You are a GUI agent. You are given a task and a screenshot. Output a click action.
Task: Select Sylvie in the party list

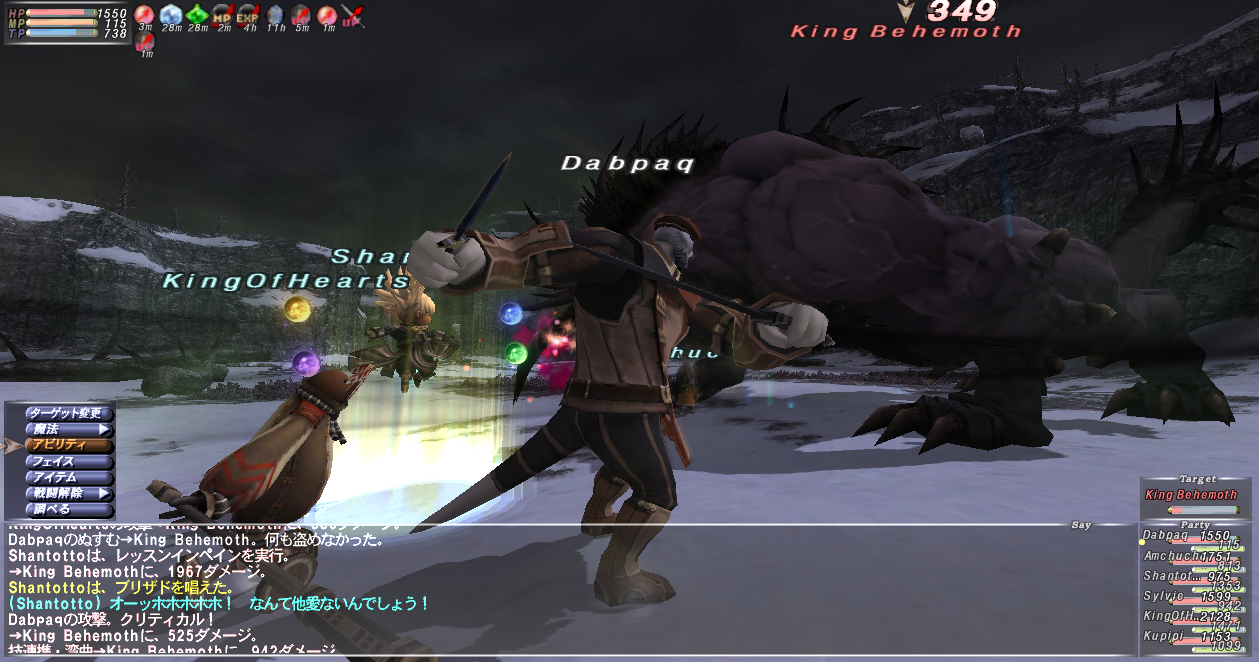pos(1190,597)
